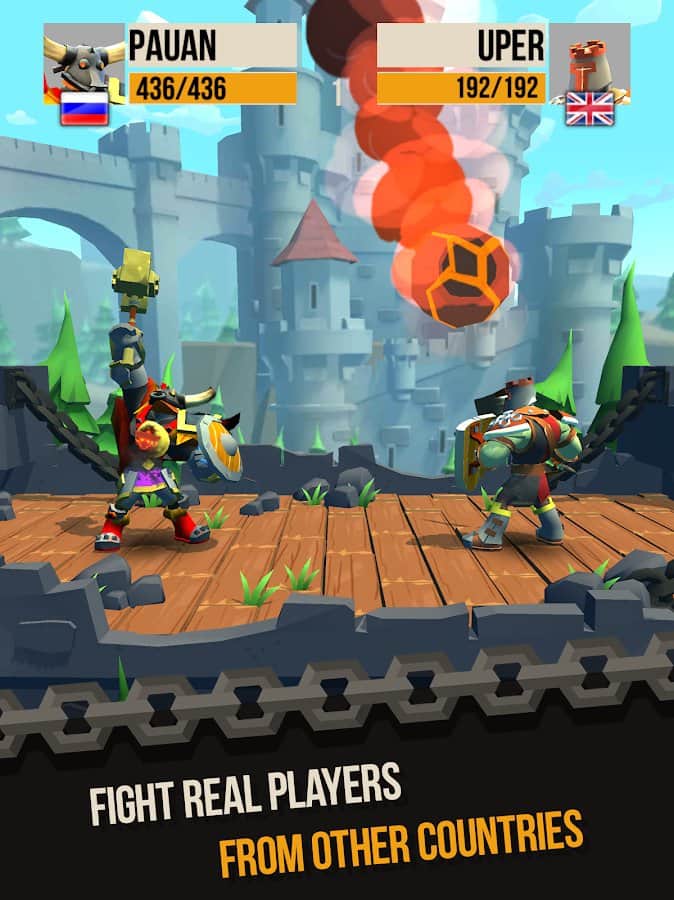Tap PAUAN's horned helmet avatar portrait
Viewport: 674px width, 900px height.
pos(83,58)
